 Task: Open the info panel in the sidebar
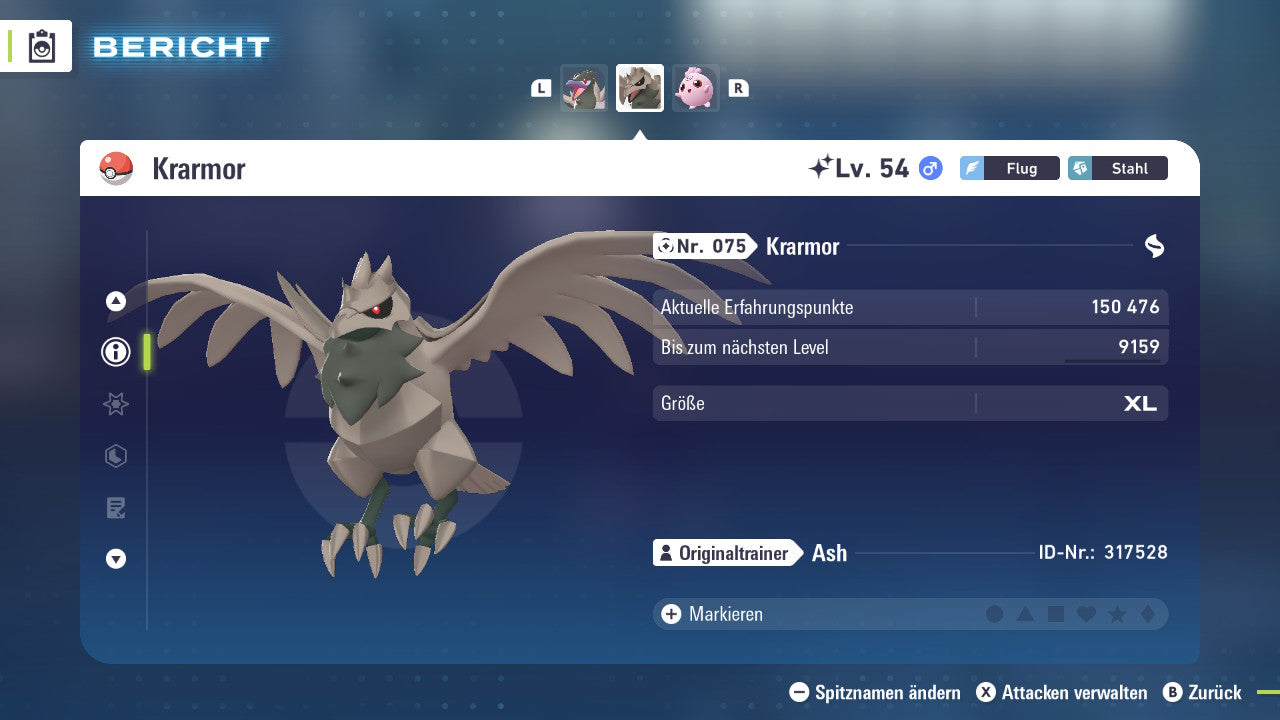point(115,352)
